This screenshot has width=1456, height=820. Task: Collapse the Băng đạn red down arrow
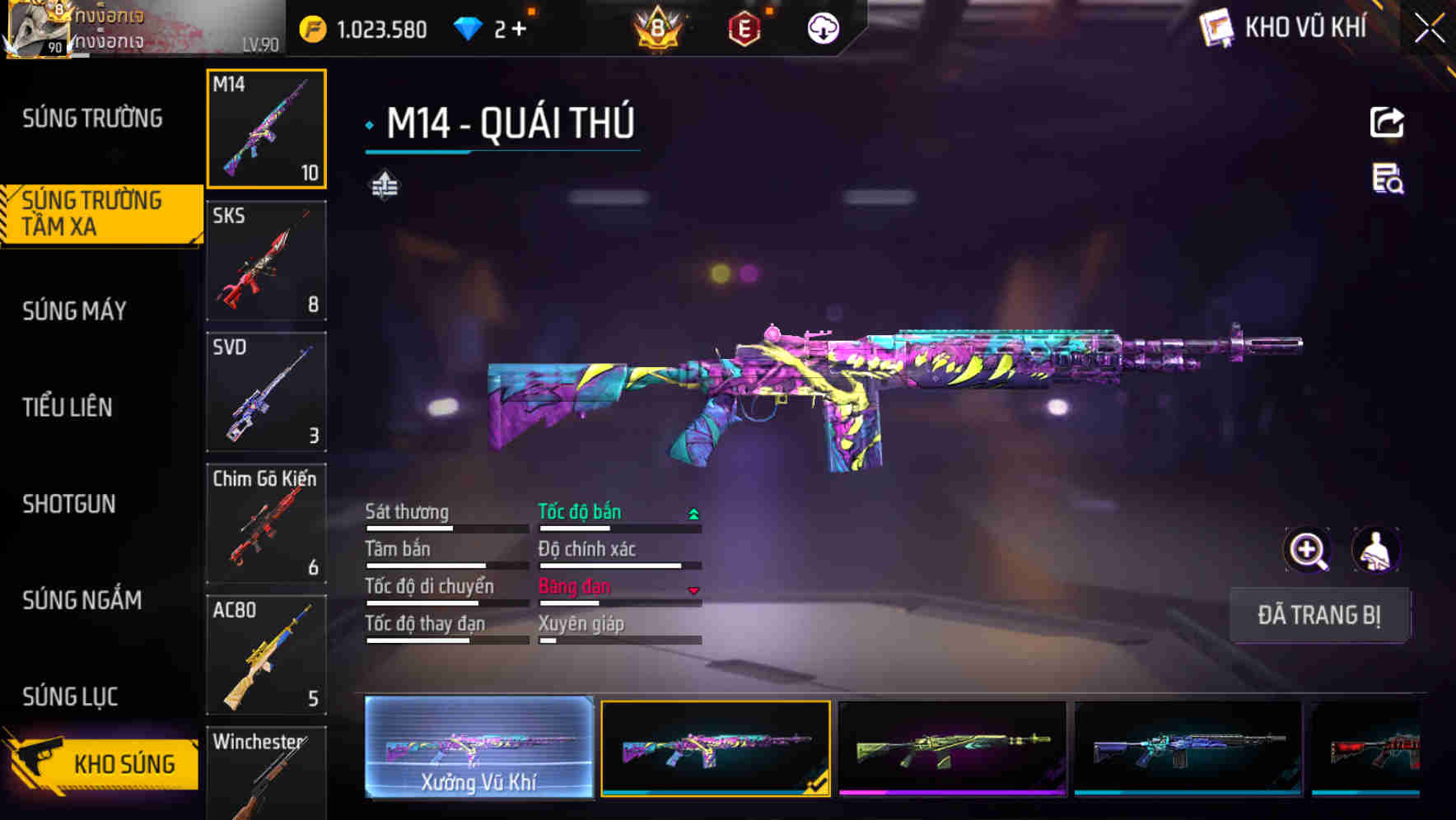(693, 589)
